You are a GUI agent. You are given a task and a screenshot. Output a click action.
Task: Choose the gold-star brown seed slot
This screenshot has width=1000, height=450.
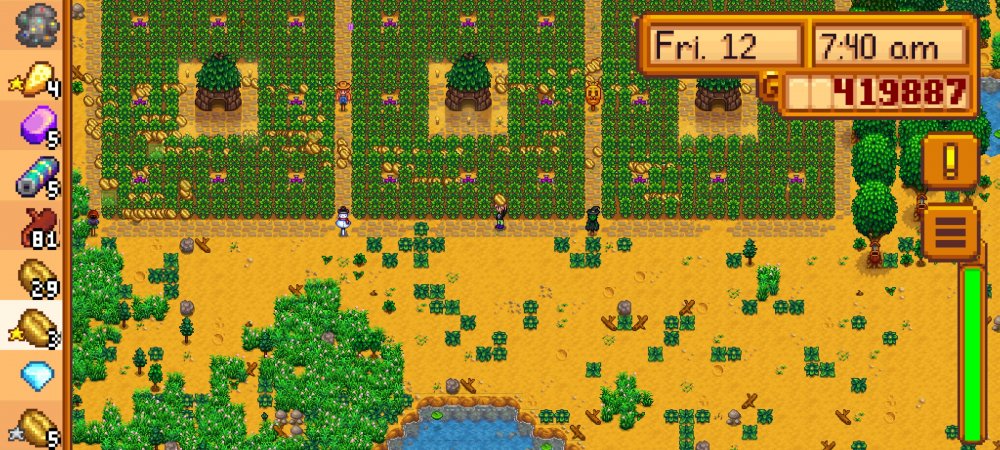[x=37, y=325]
